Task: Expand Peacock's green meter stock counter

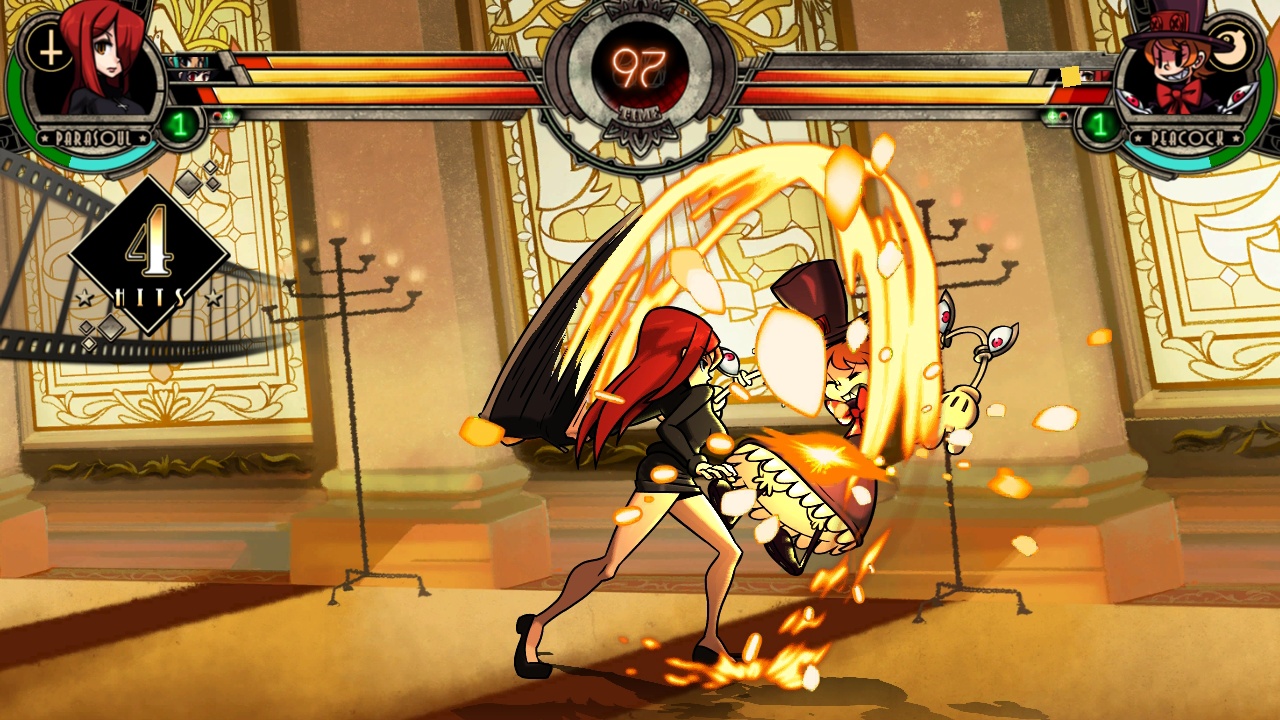Action: (1099, 126)
